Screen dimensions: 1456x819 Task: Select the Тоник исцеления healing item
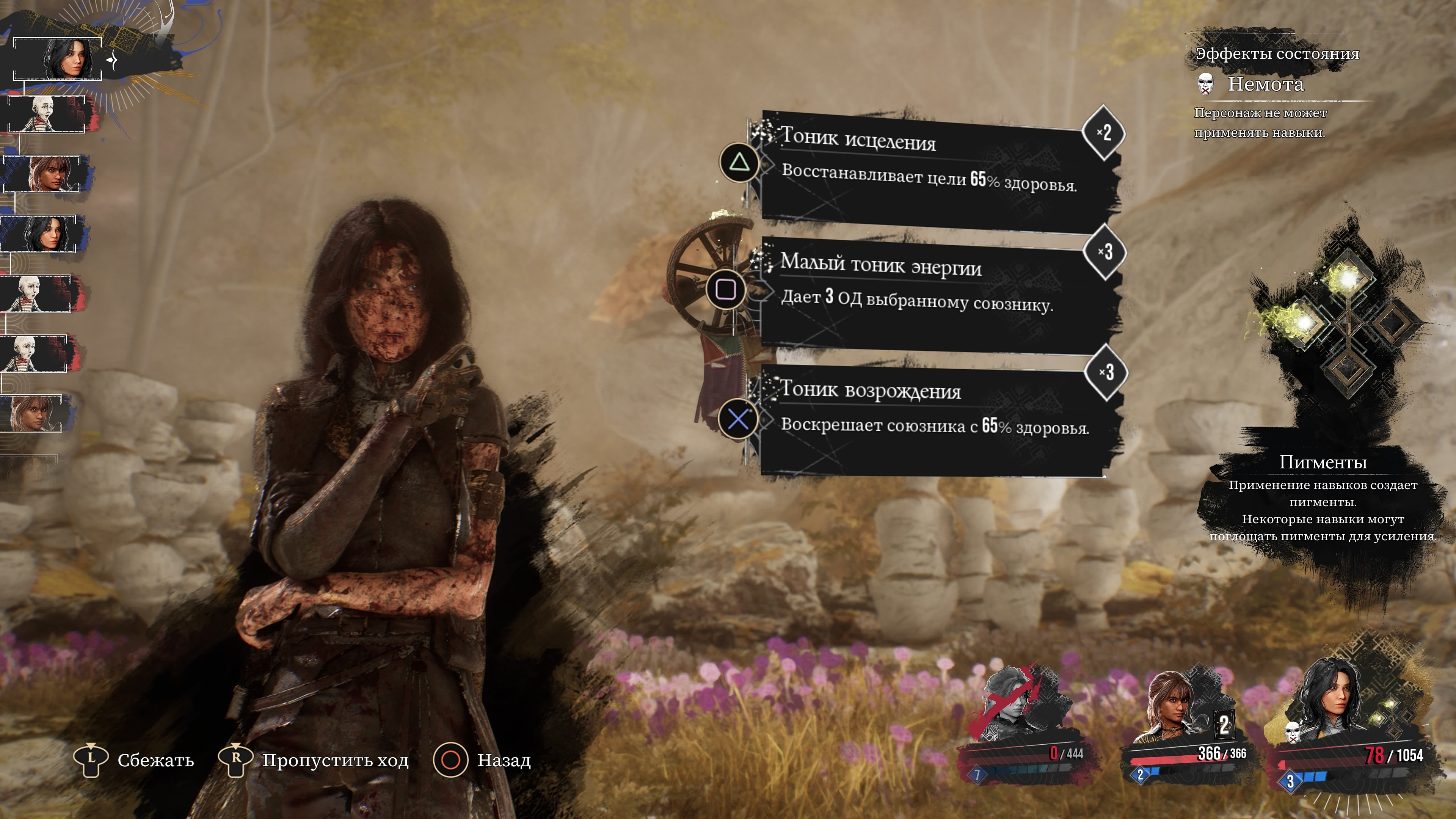point(933,169)
